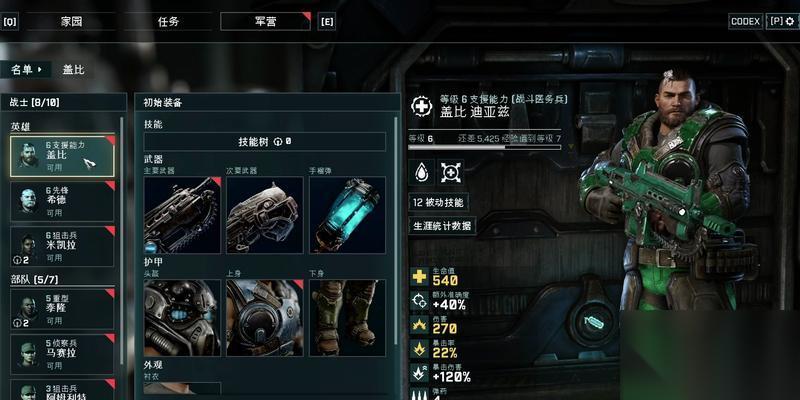Click the 名单 breadcrumb
800x400 pixels.
pyautogui.click(x=24, y=69)
